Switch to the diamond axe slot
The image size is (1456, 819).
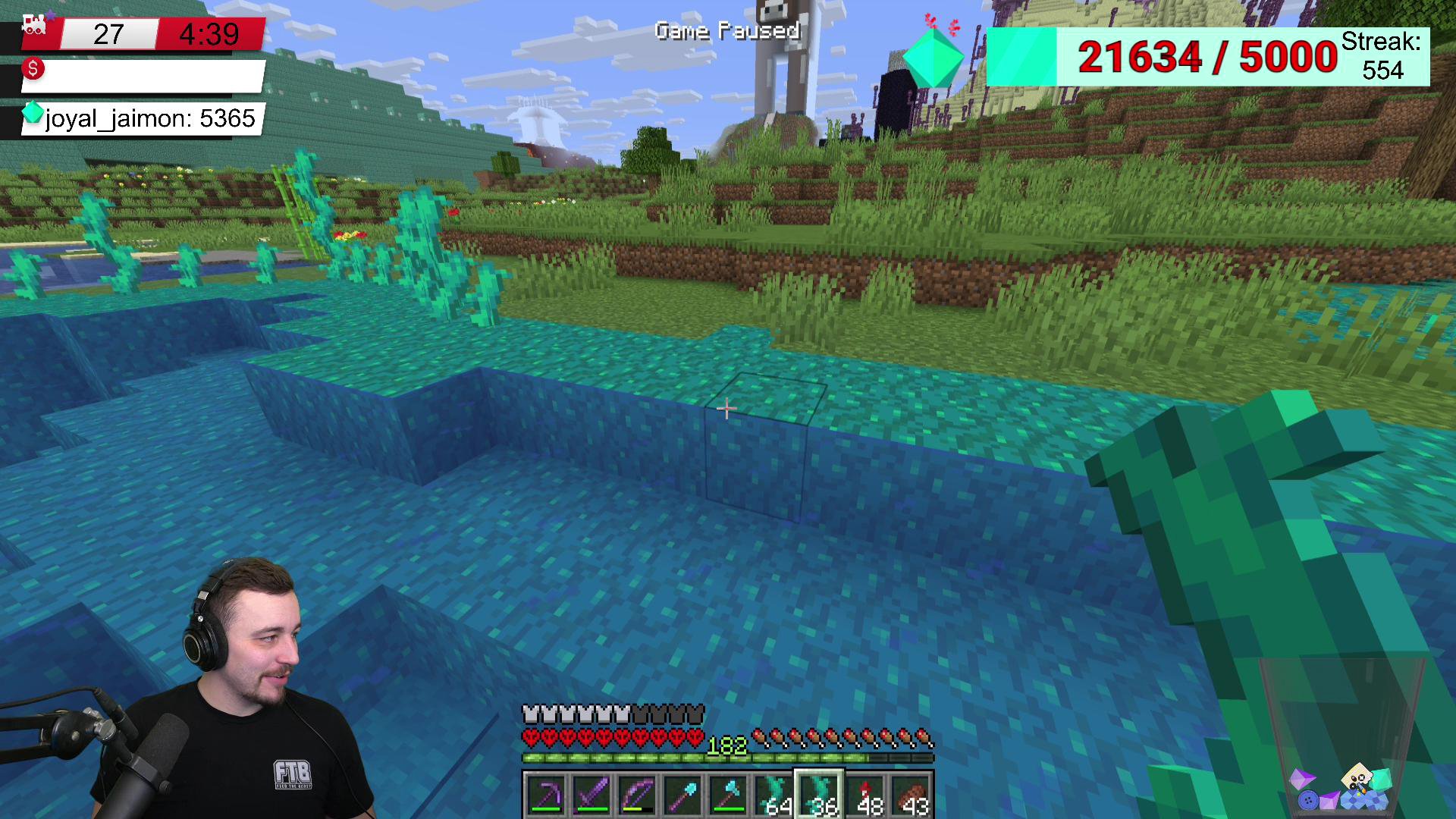point(728,795)
